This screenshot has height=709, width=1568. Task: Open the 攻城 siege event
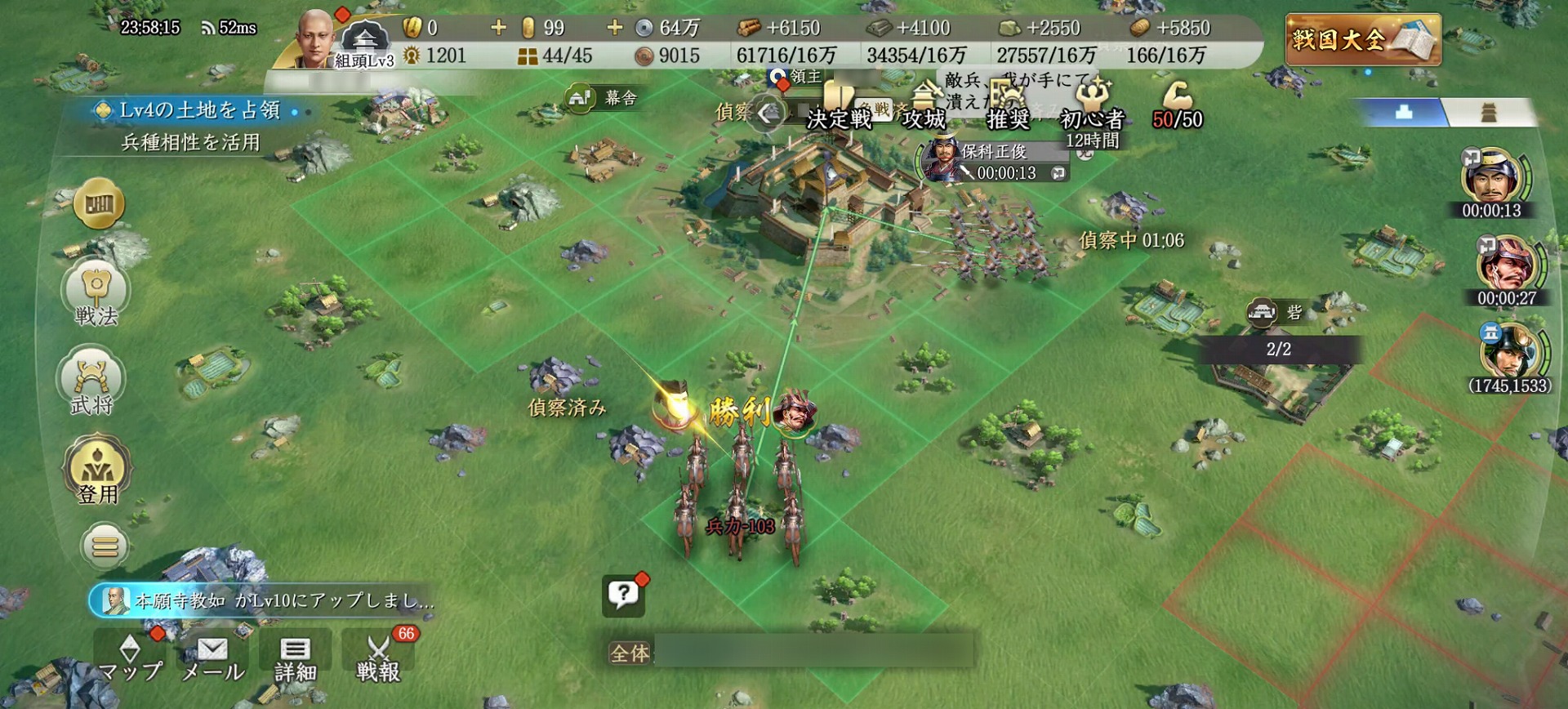(924, 108)
